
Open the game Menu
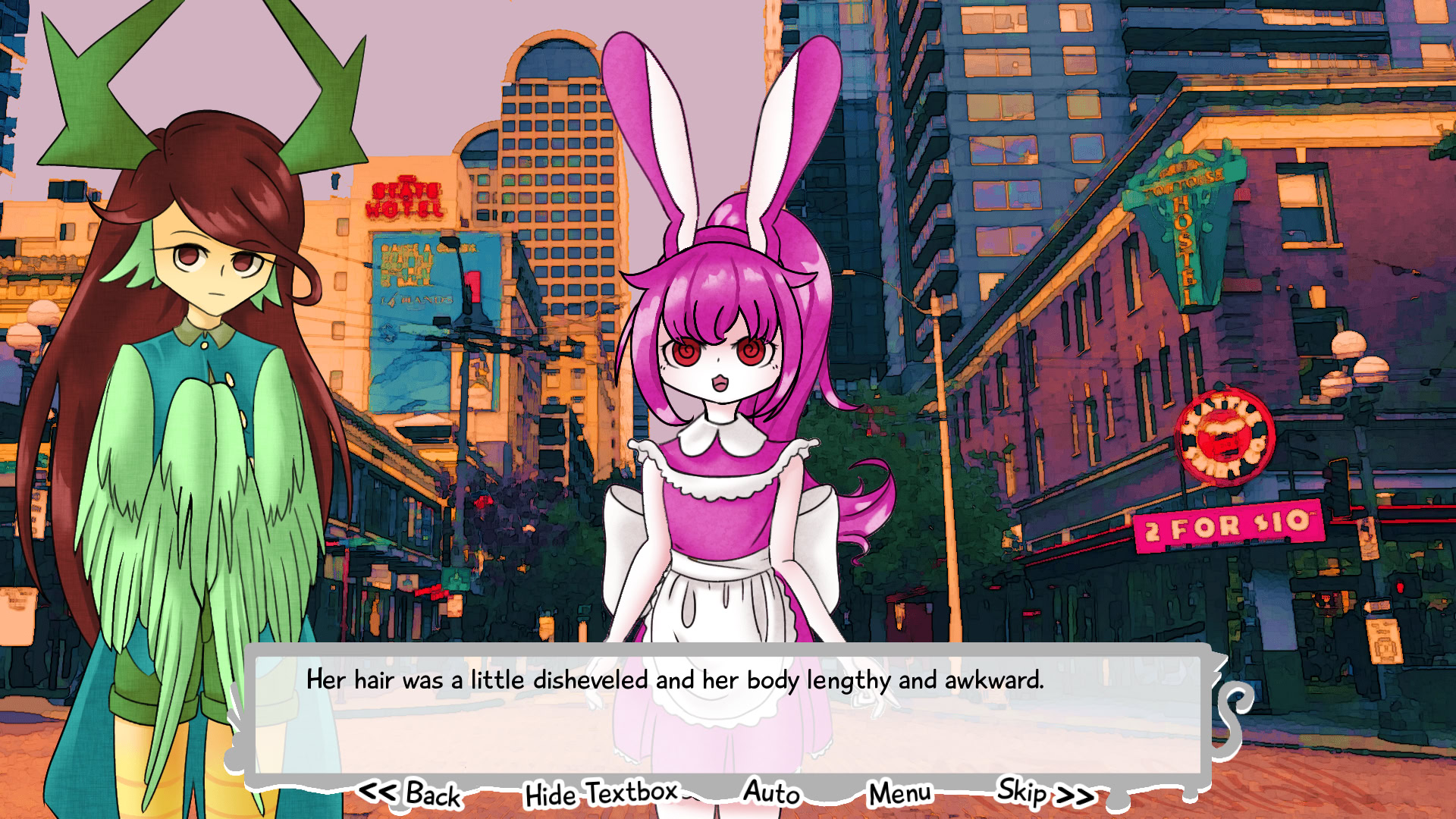point(898,793)
